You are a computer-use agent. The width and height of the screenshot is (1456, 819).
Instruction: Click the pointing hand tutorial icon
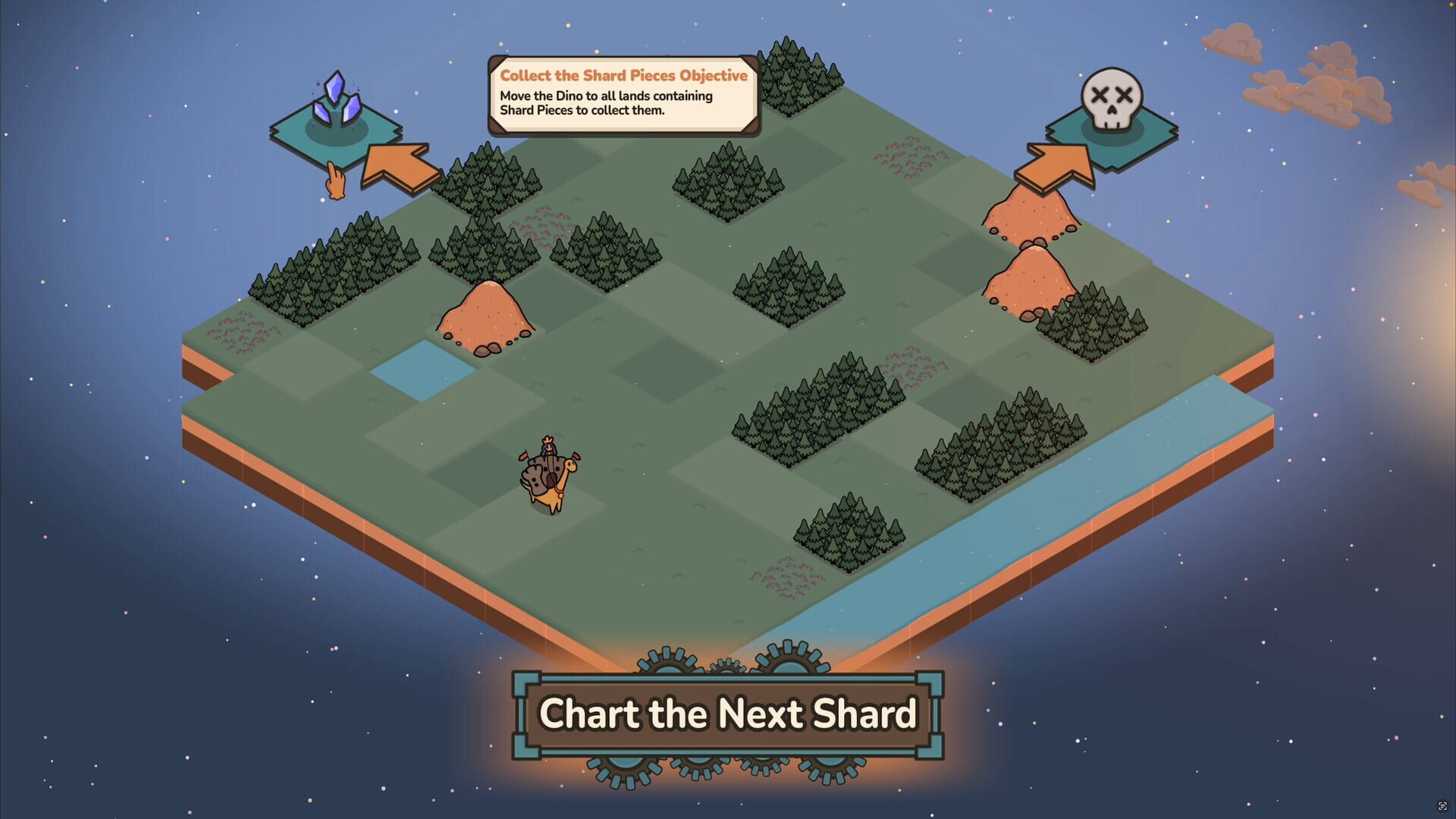[335, 180]
